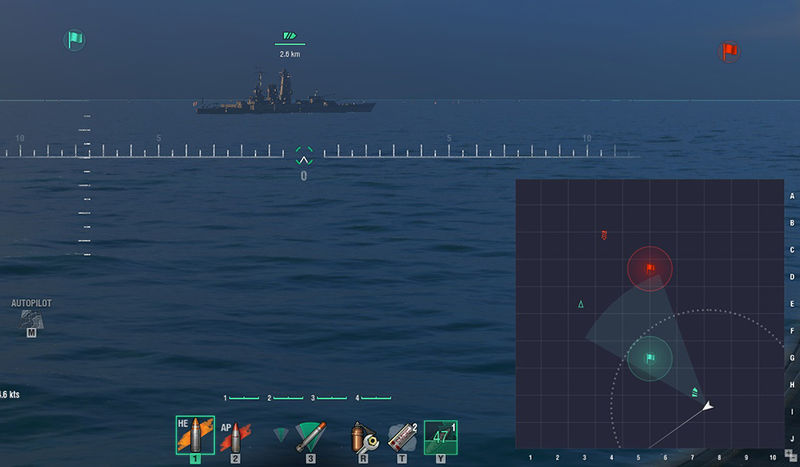
Task: Open the Autopilot navigation mode
Action: [x=31, y=318]
